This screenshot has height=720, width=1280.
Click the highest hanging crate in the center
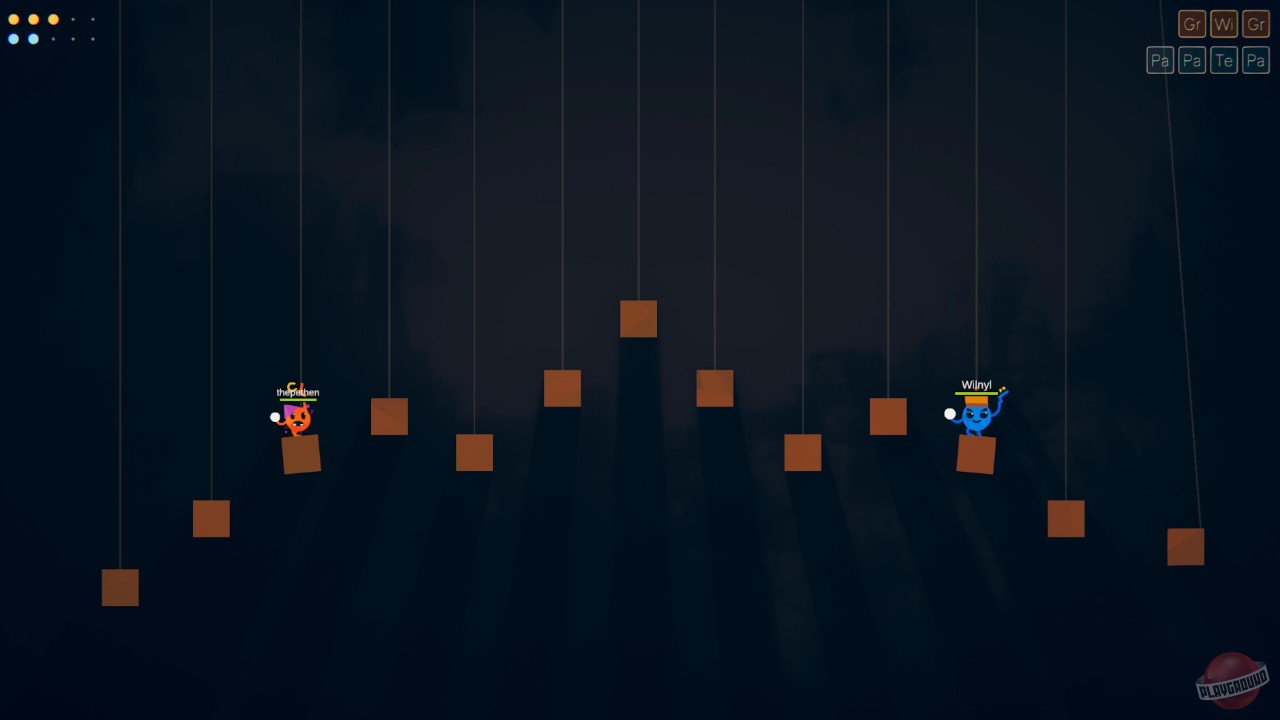(x=638, y=318)
